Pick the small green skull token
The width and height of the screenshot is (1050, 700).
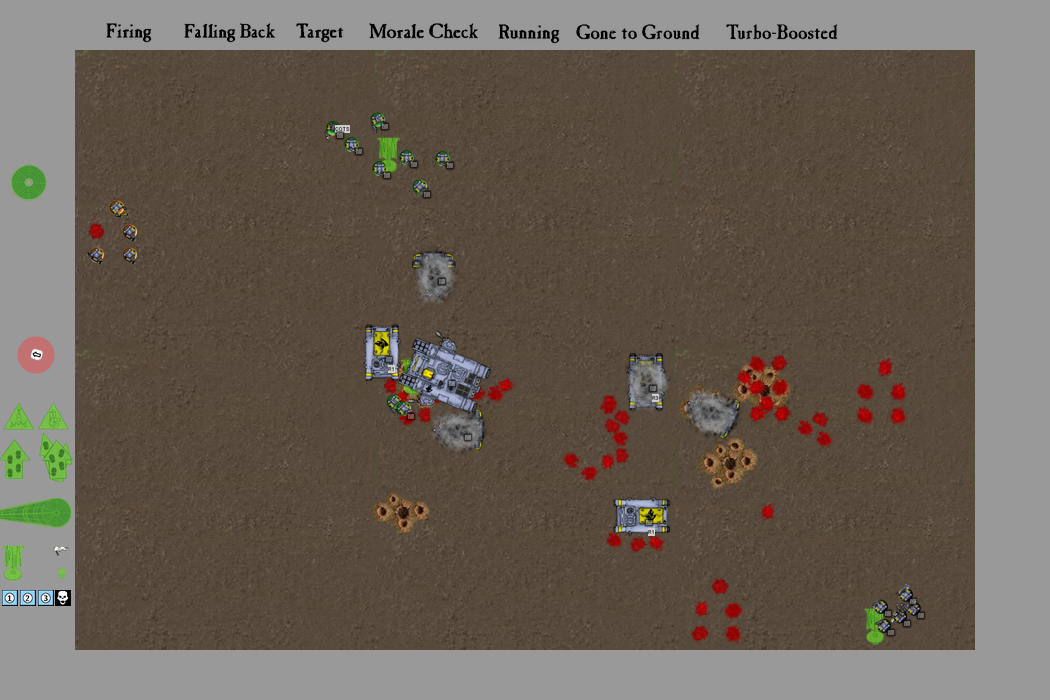[62, 573]
